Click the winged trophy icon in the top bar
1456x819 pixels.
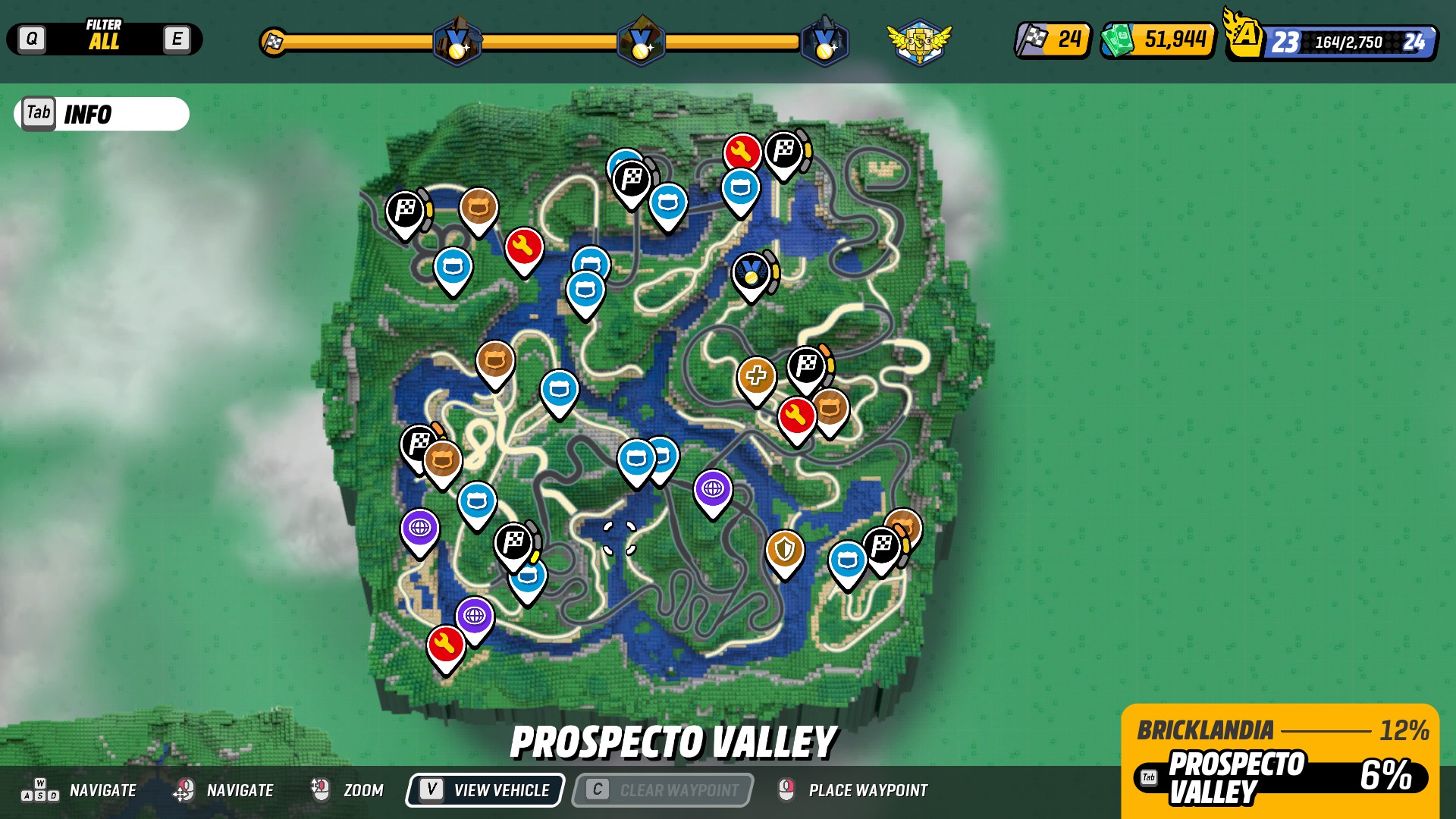tap(919, 41)
